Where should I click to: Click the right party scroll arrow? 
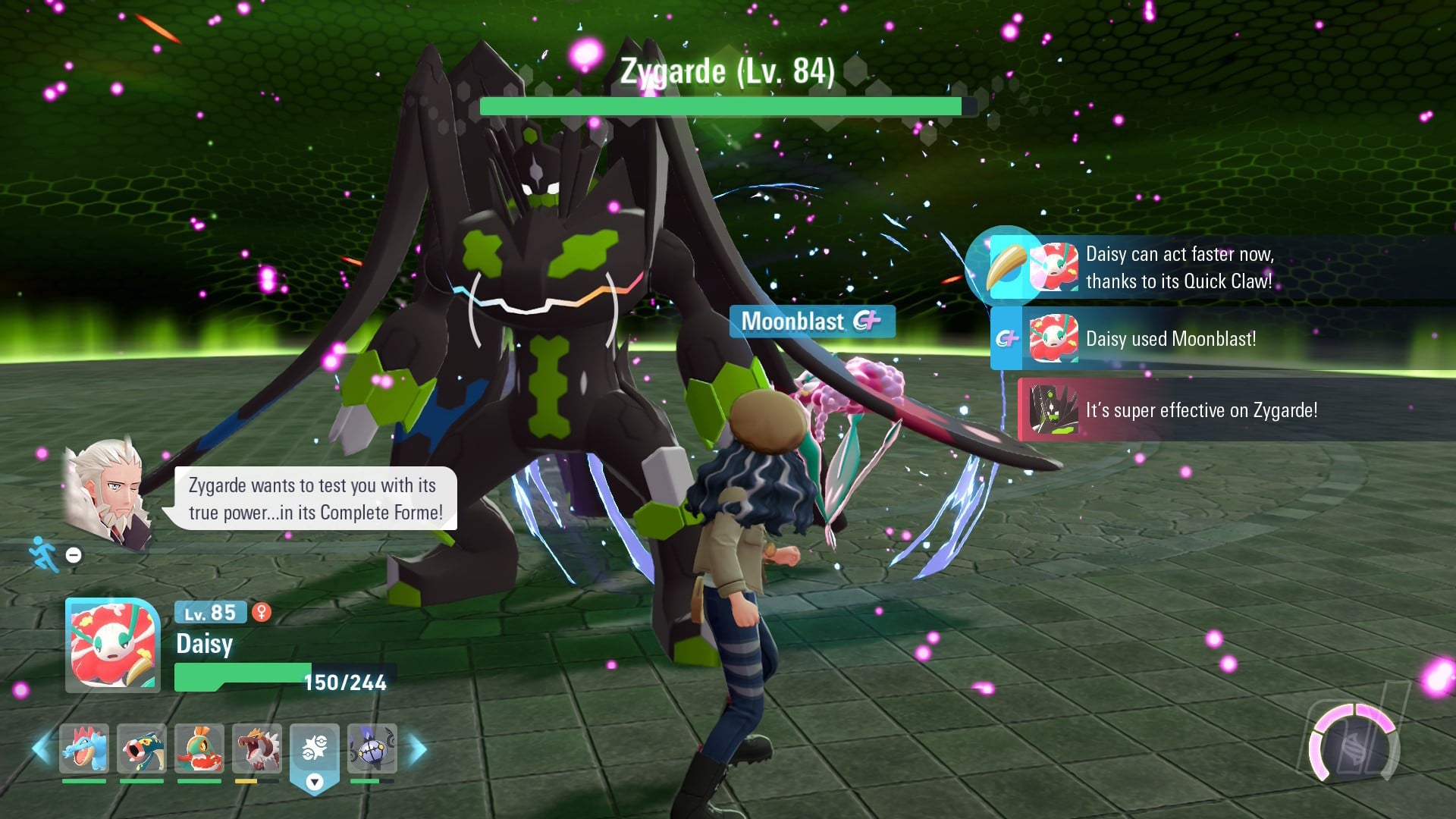pos(418,749)
